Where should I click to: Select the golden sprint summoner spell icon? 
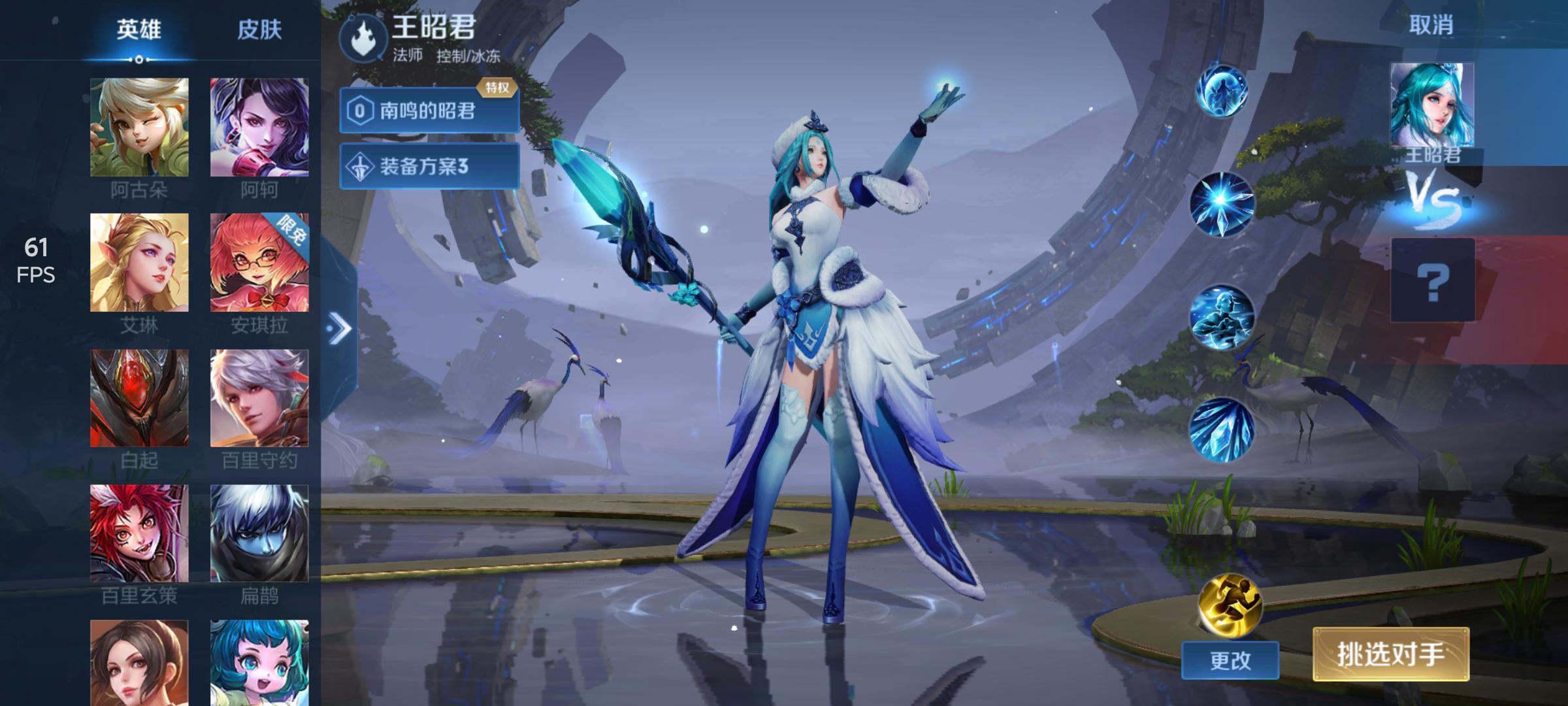click(1230, 605)
